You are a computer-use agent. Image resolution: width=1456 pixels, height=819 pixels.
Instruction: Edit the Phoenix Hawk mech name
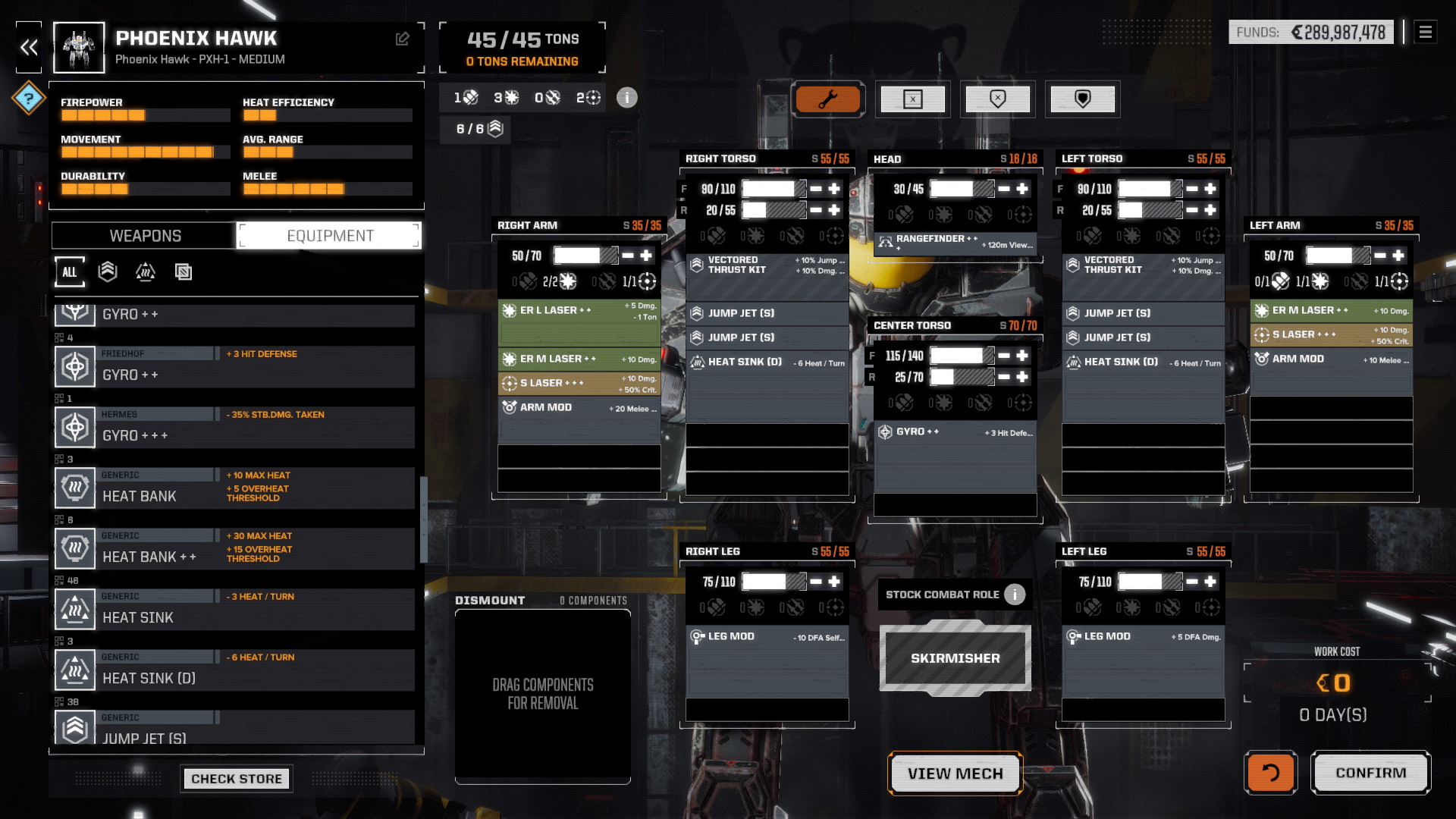403,39
